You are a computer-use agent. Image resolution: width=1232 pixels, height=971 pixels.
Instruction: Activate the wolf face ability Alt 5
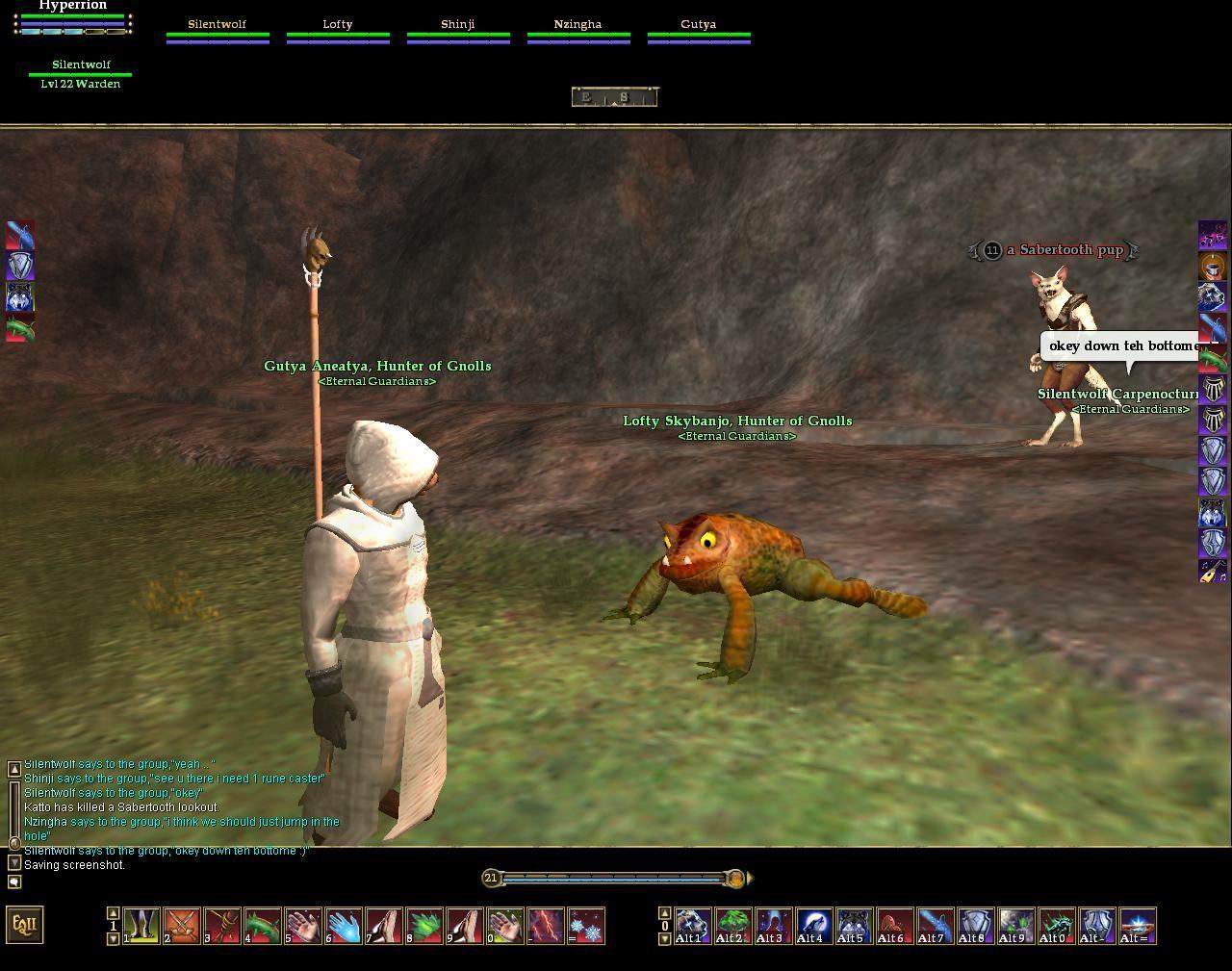pyautogui.click(x=854, y=926)
